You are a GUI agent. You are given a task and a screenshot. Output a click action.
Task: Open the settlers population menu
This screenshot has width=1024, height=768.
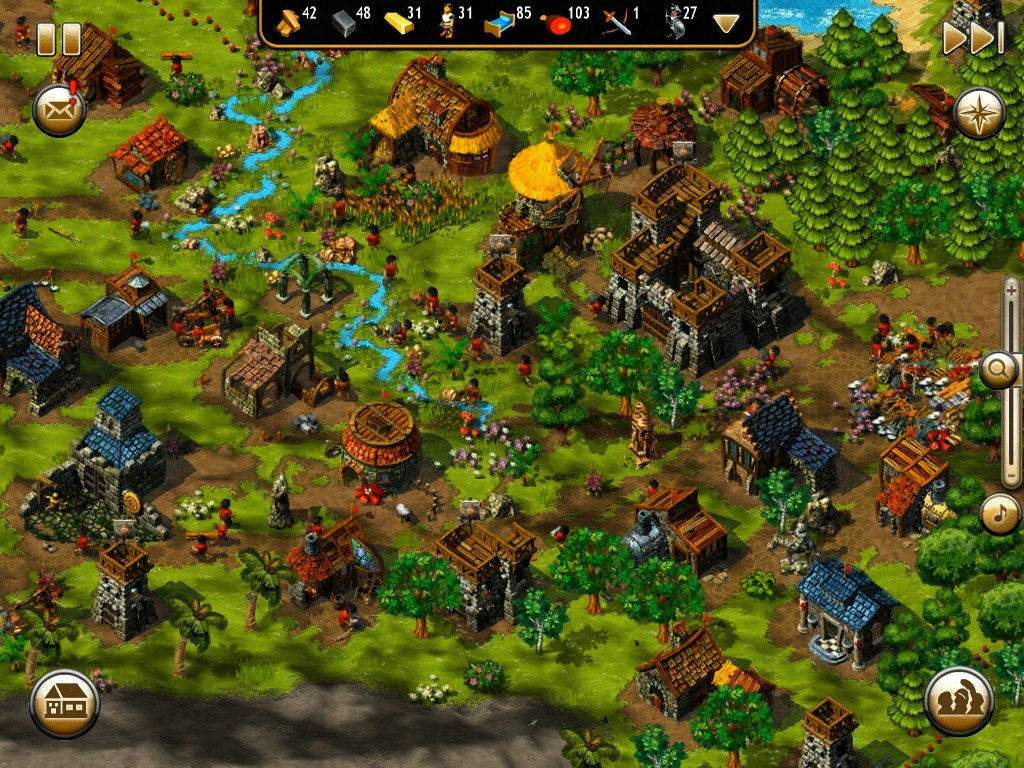coord(959,701)
